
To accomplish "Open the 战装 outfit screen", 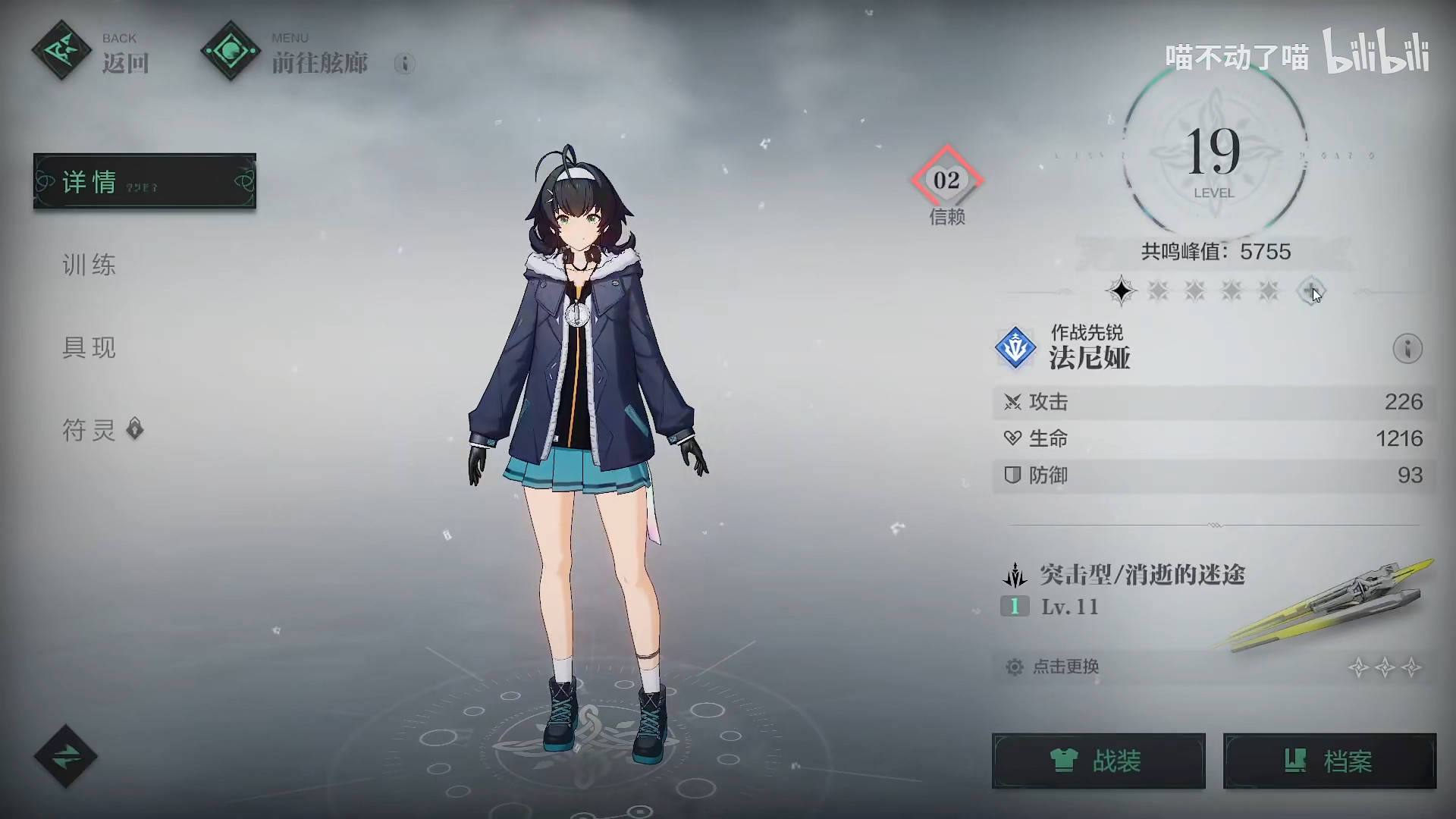I will [x=1098, y=761].
